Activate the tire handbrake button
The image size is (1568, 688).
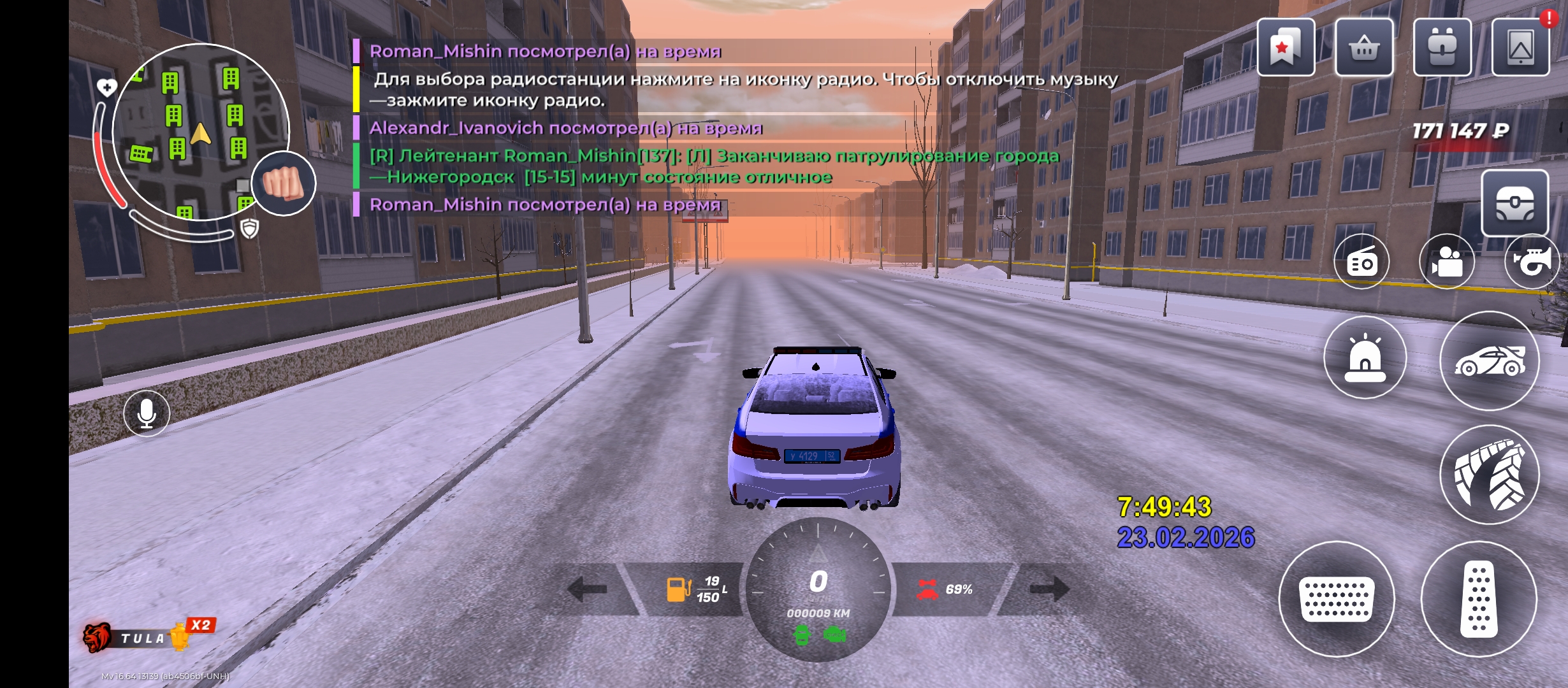1490,475
